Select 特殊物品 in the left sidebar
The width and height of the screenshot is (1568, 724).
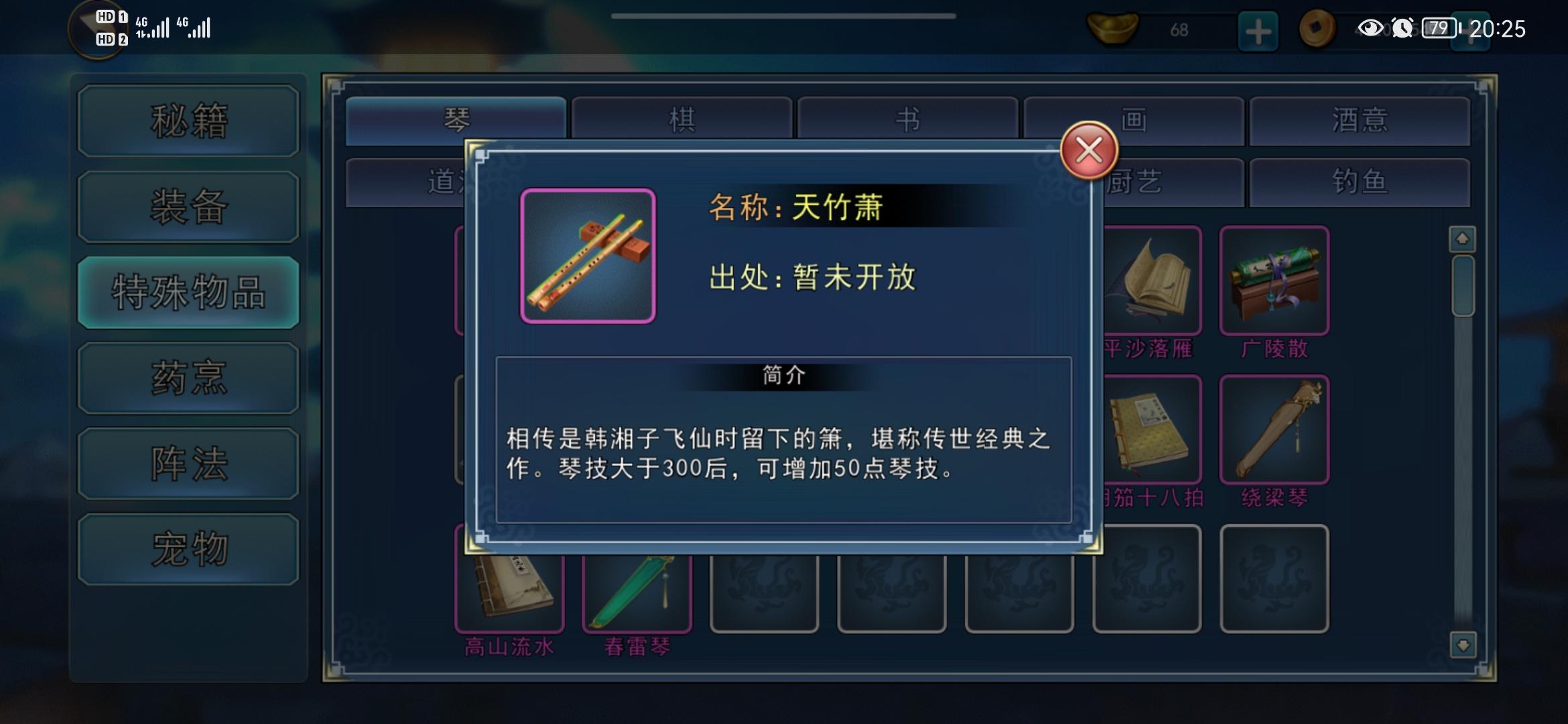(x=188, y=294)
